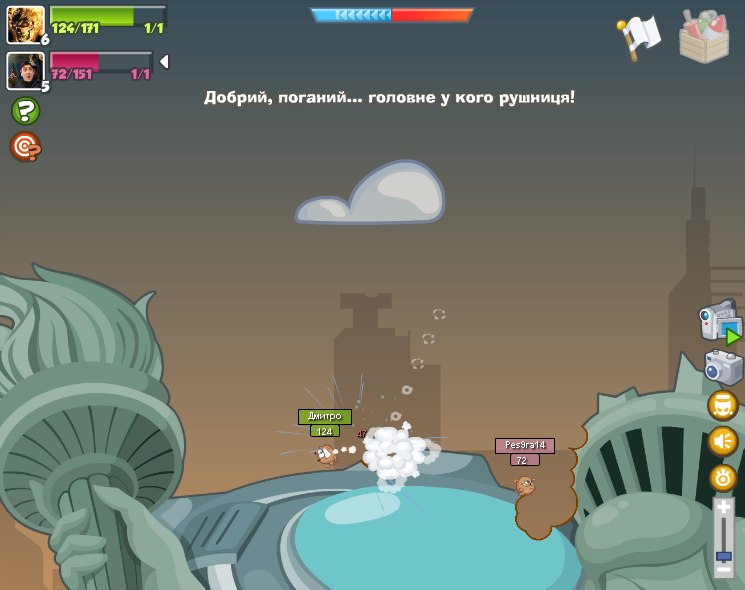This screenshot has height=590, width=745.
Task: Select the second player's portrait avatar
Action: [25, 70]
